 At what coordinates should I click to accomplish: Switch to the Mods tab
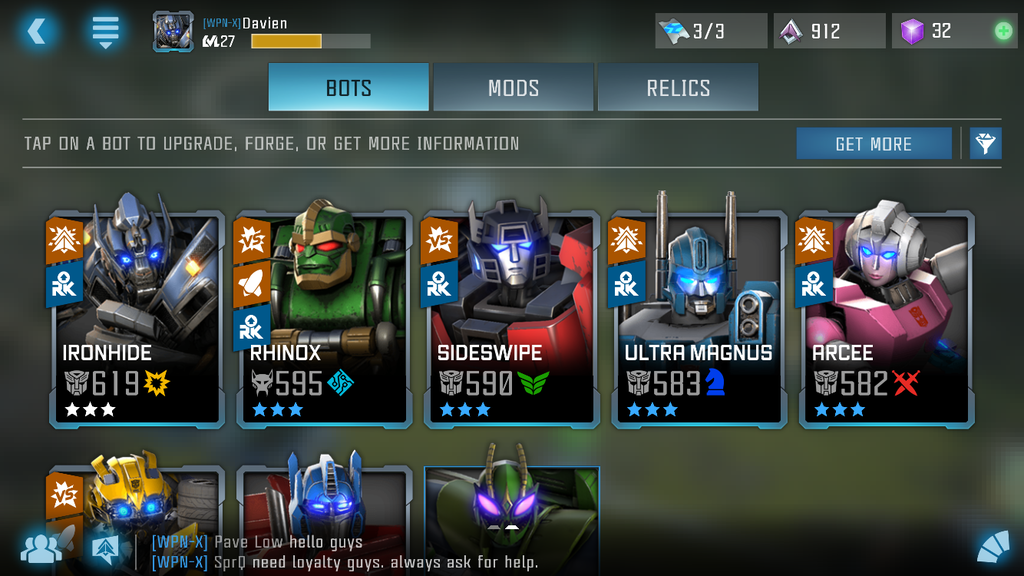(513, 87)
